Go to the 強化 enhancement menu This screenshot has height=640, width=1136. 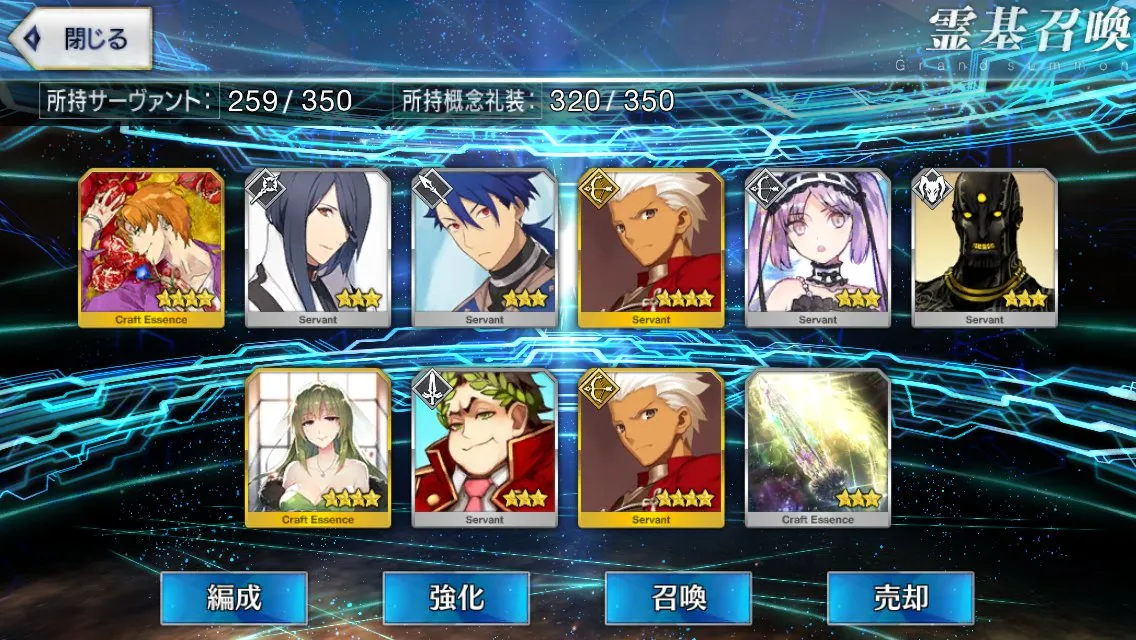tap(456, 598)
